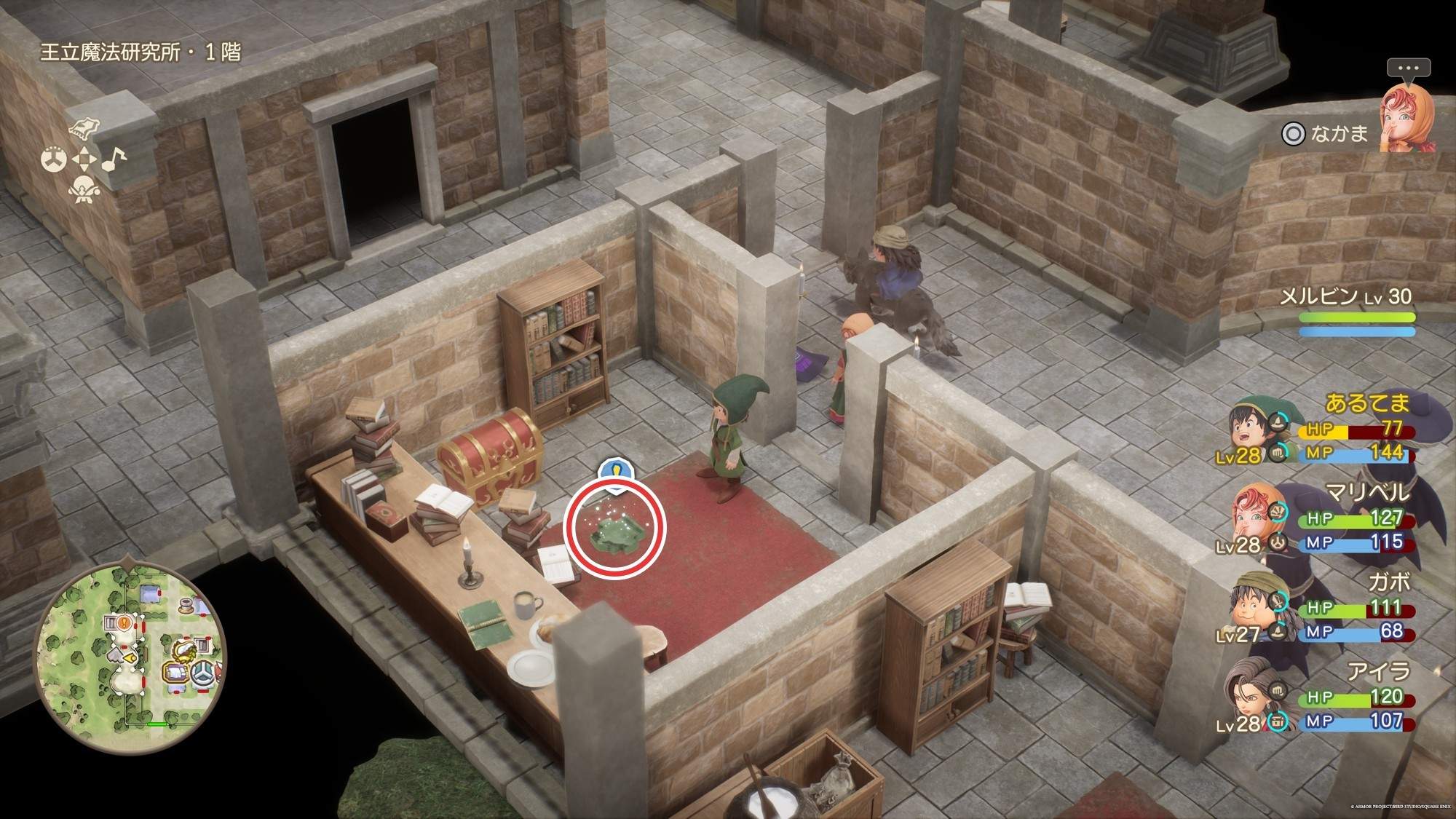Click the round three-spoke emblem shortcut icon
The height and width of the screenshot is (819, 1456).
pos(54,159)
